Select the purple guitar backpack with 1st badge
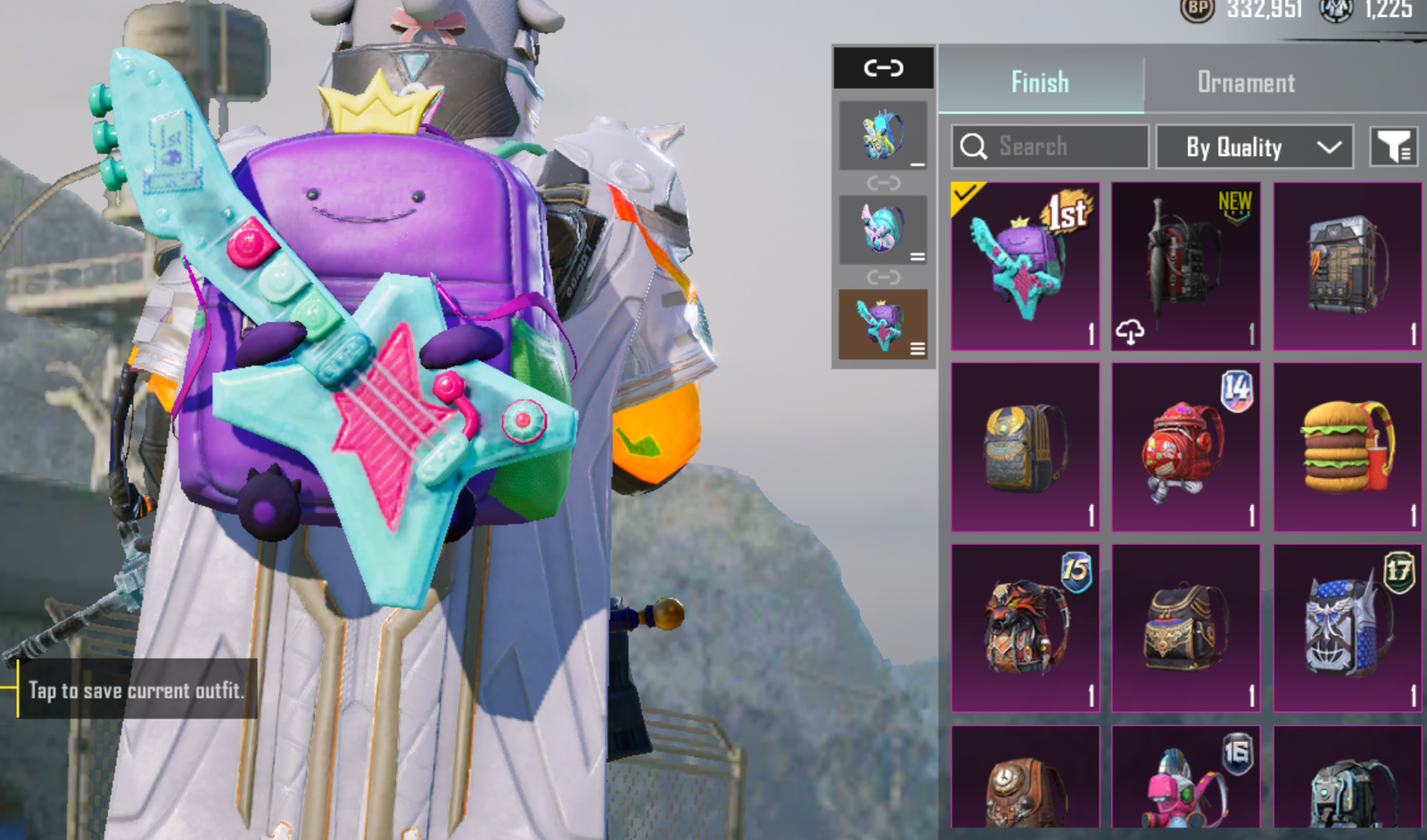 (1025, 266)
